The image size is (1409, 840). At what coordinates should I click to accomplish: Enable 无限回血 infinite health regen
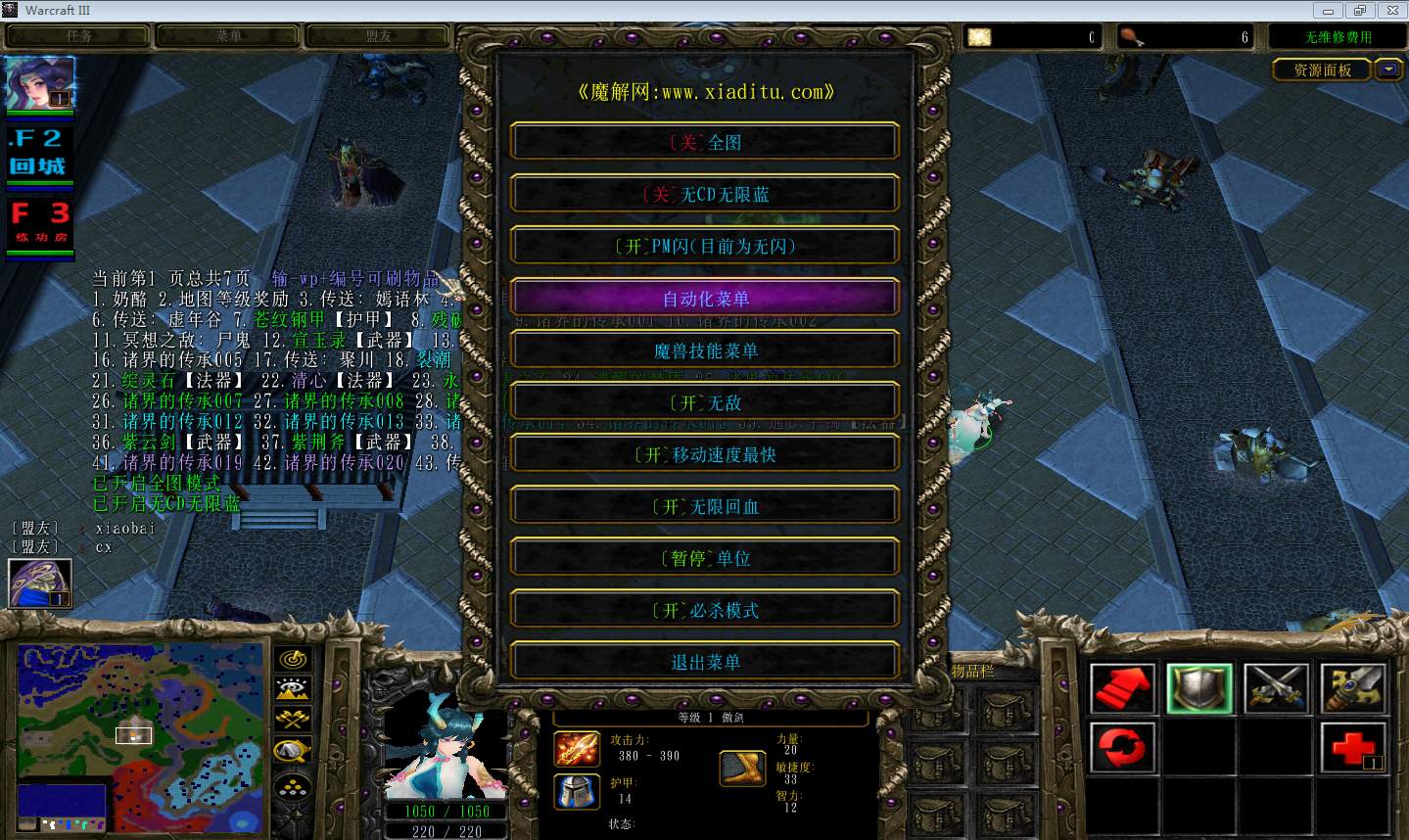704,506
